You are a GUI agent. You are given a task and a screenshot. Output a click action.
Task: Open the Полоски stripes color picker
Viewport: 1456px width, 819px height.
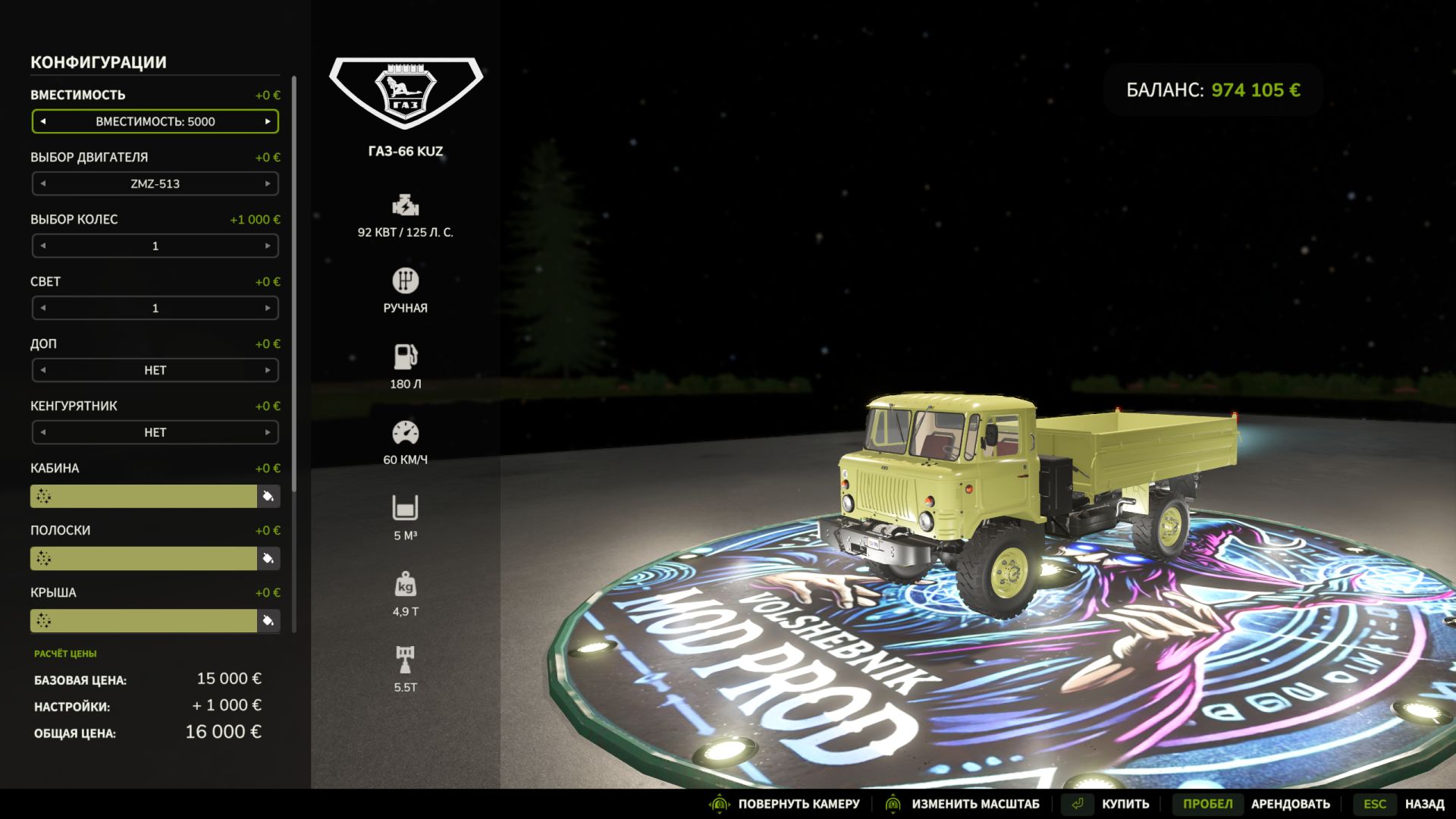click(x=143, y=558)
